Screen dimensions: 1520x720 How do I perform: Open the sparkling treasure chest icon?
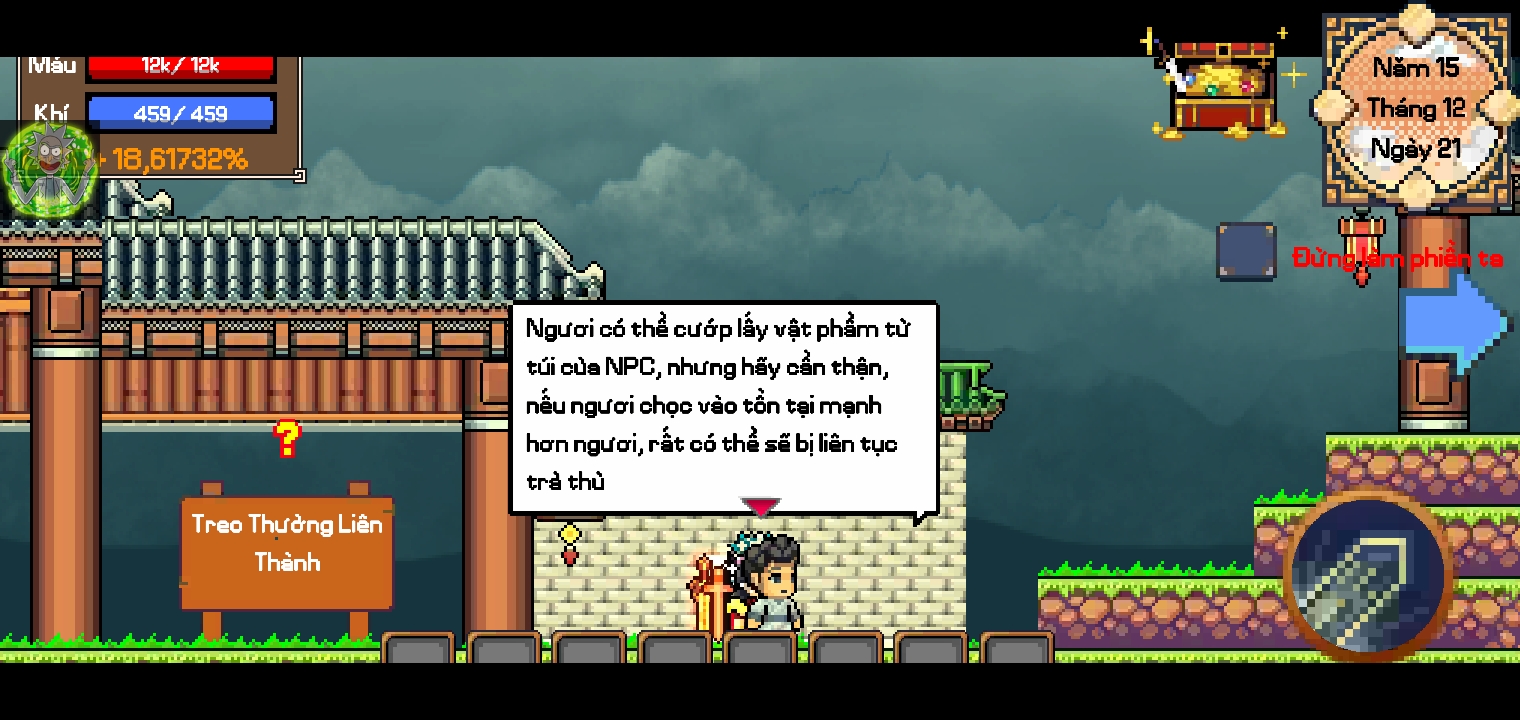pos(1222,86)
